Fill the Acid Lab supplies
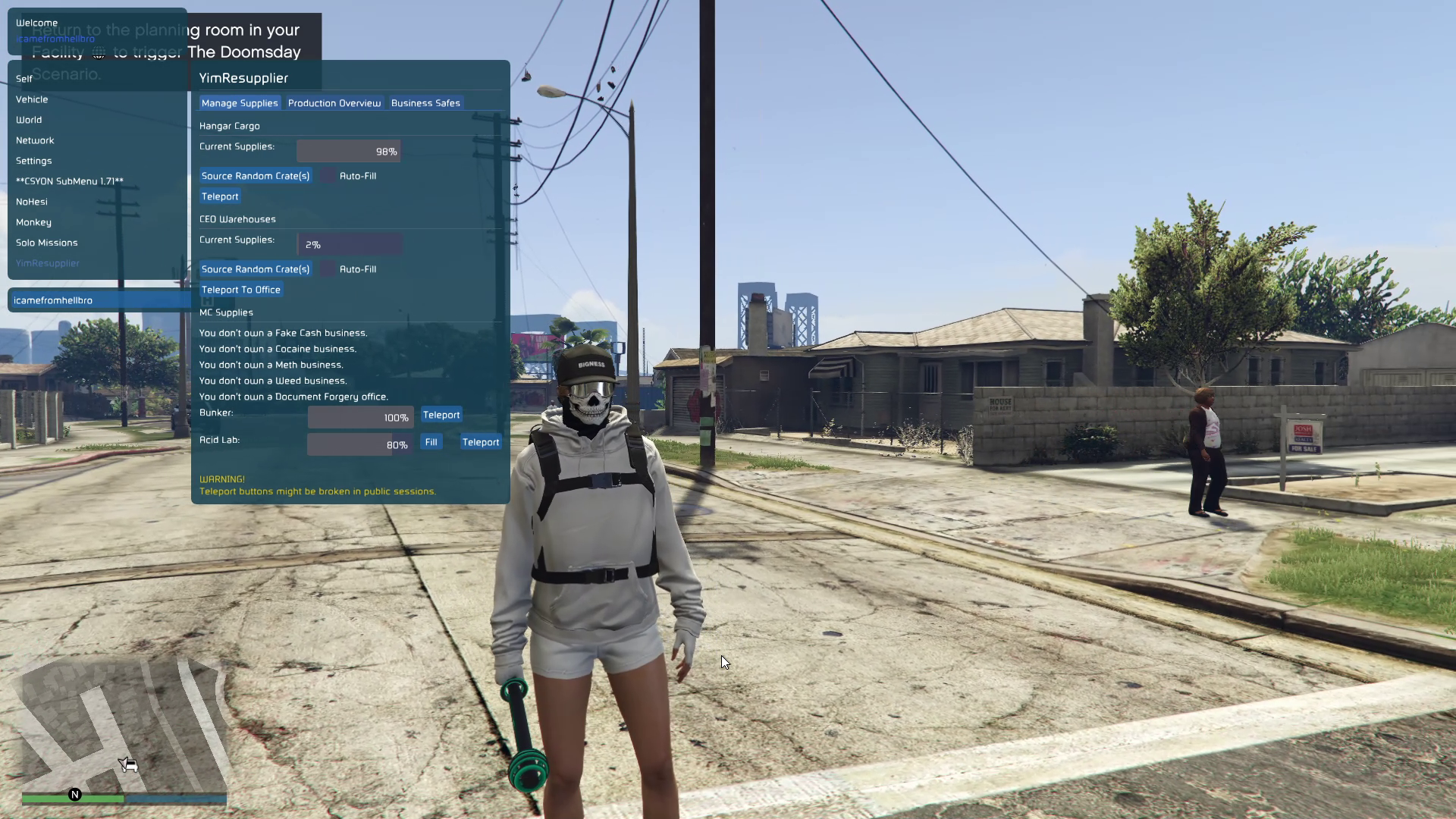Viewport: 1456px width, 819px height. tap(431, 442)
